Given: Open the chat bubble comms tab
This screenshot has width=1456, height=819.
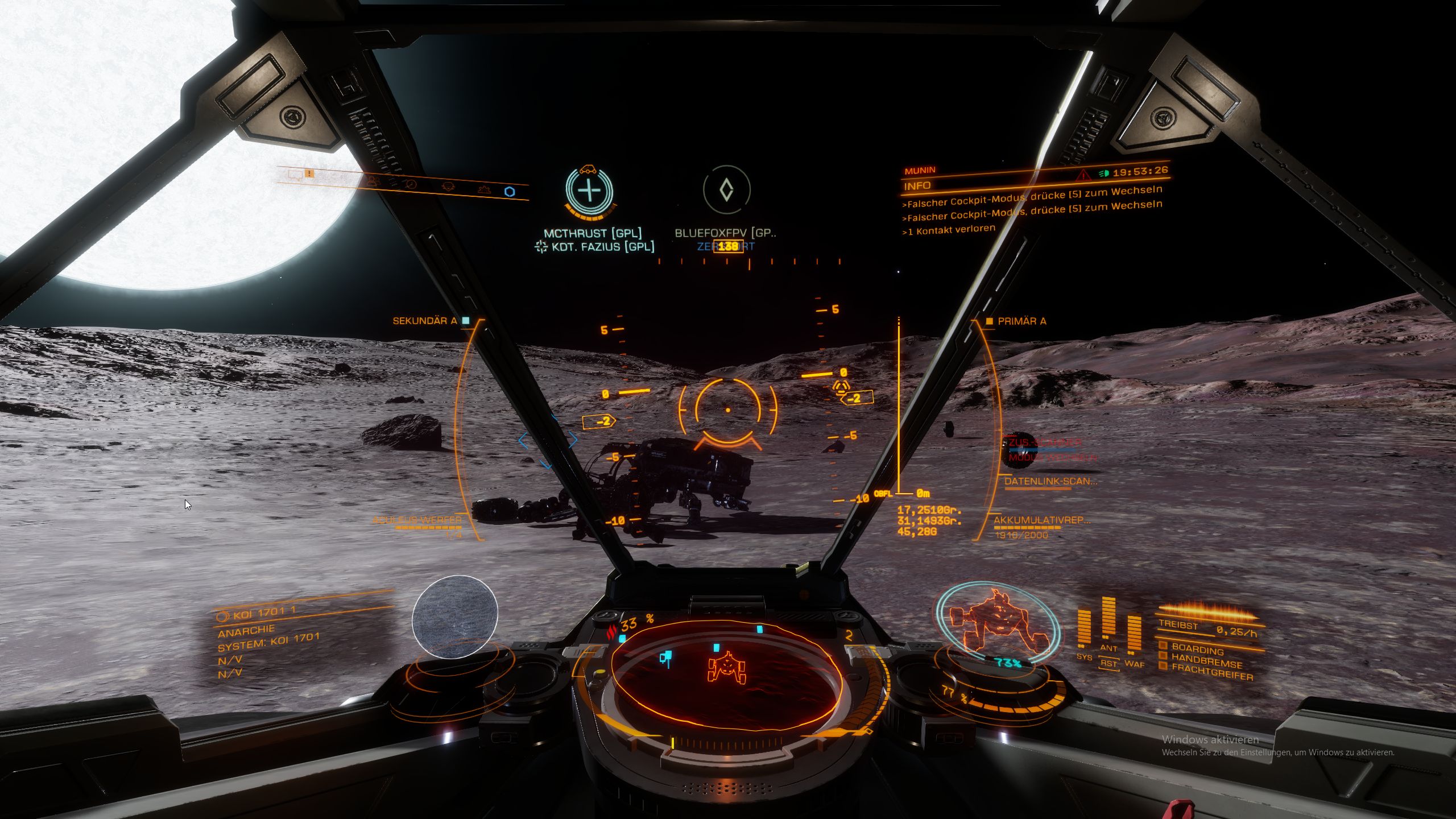Looking at the screenshot, I should pos(295,173).
